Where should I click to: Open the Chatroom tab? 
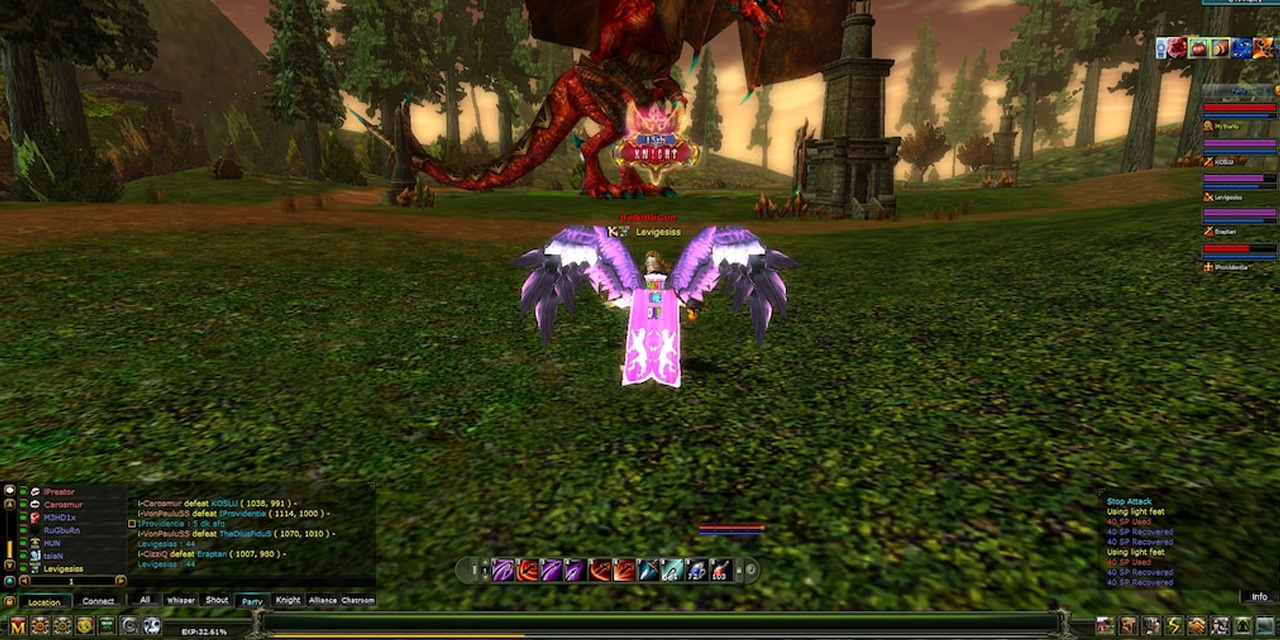coord(358,600)
